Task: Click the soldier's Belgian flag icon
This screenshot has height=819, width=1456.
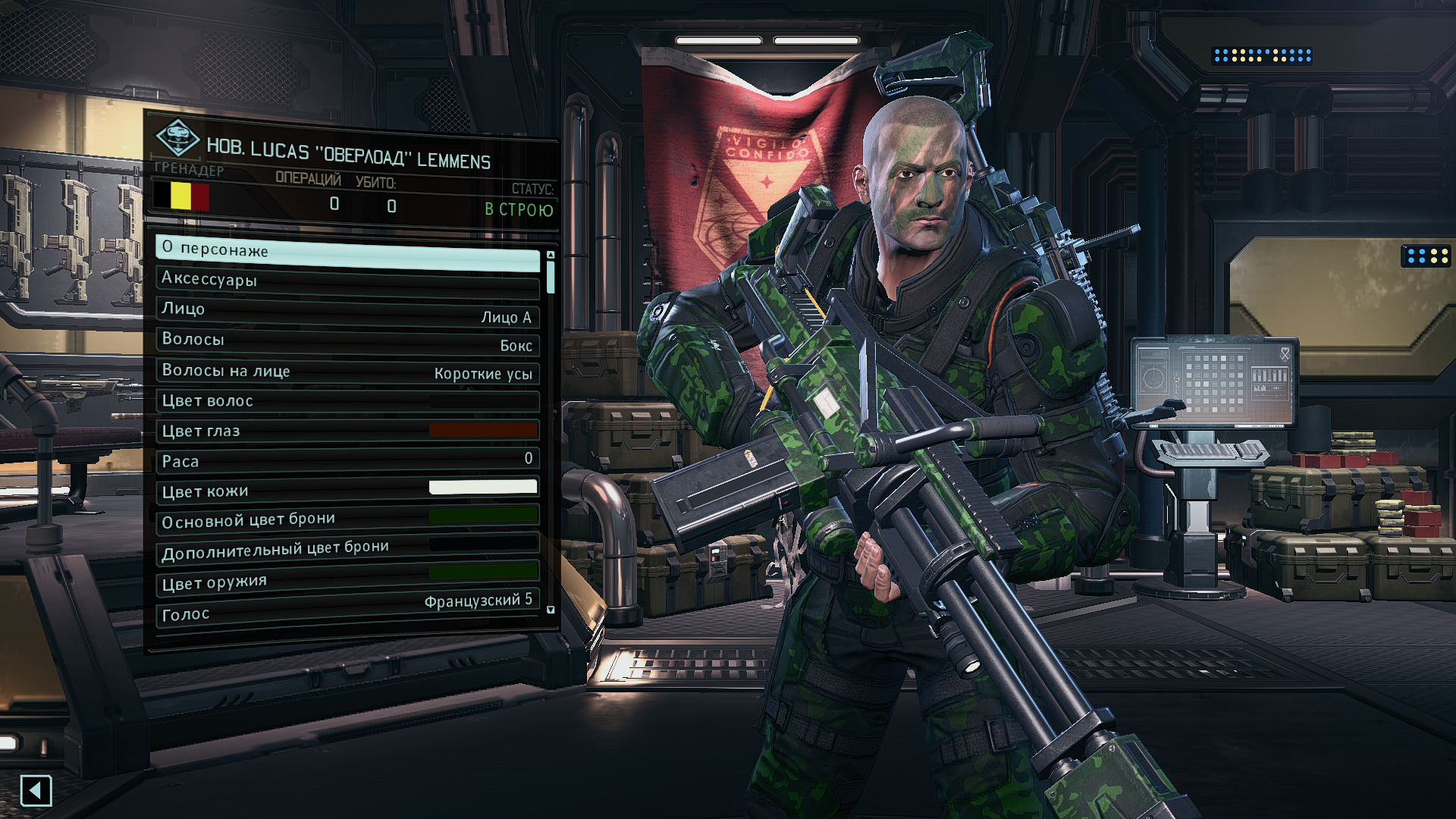Action: click(181, 196)
